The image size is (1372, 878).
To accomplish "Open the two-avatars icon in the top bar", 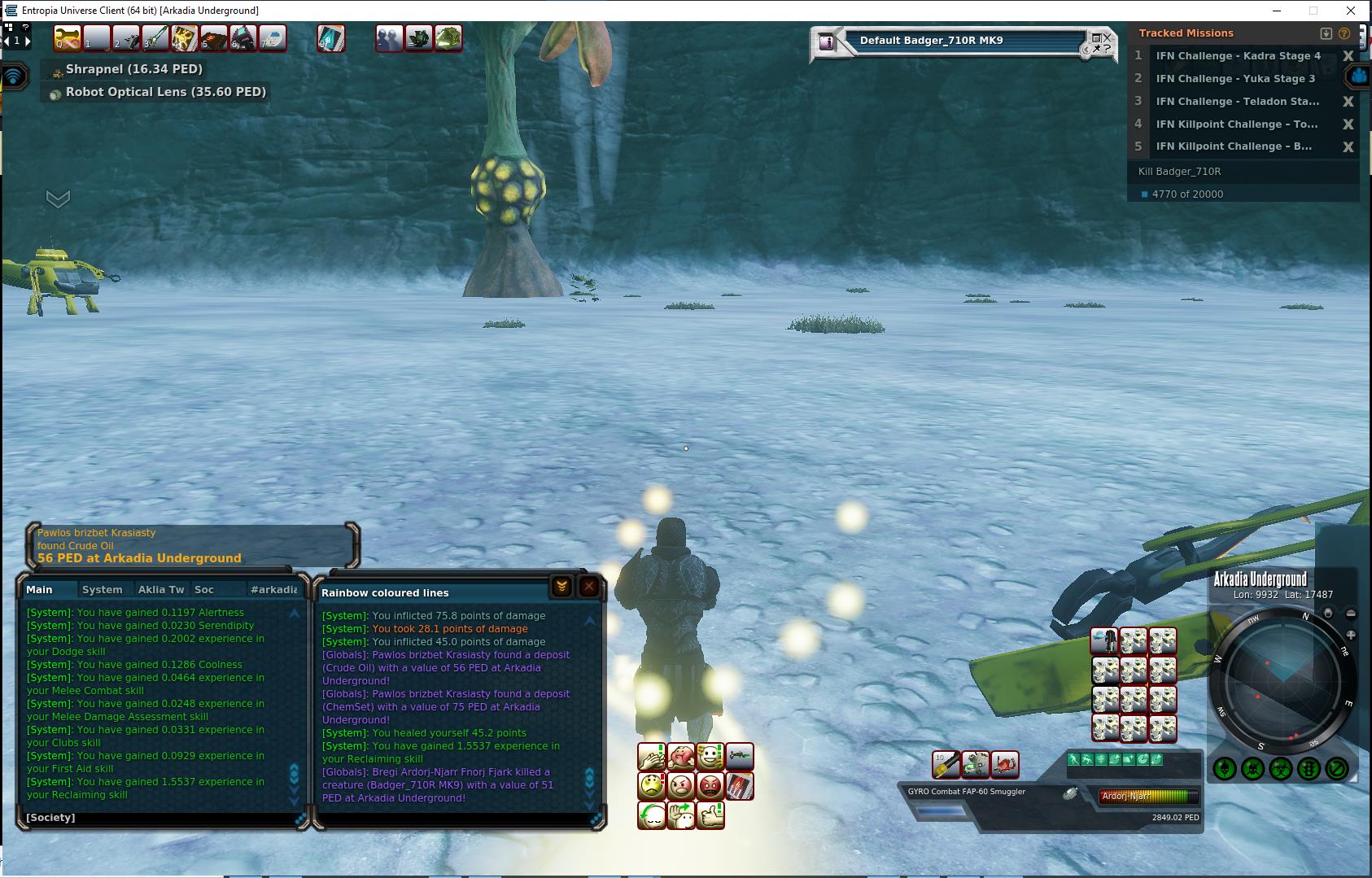I will (389, 38).
